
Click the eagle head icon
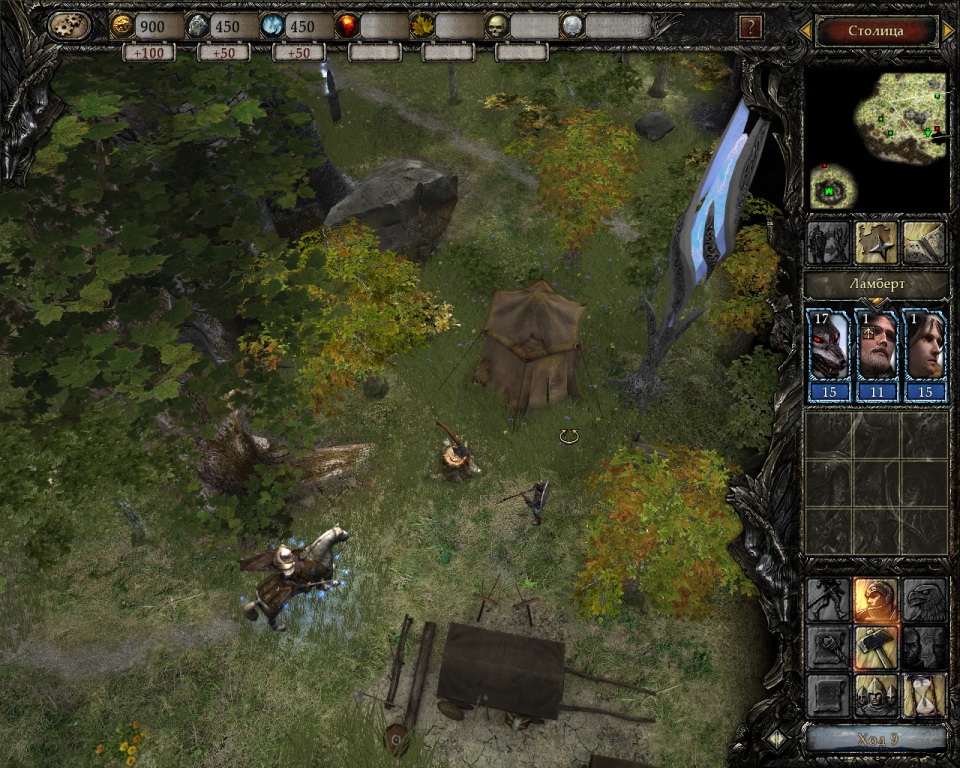pos(925,599)
